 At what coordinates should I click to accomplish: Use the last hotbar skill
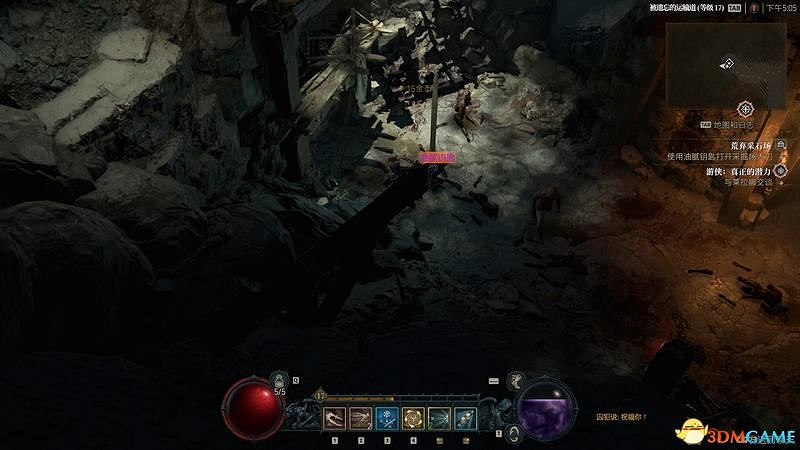click(465, 418)
